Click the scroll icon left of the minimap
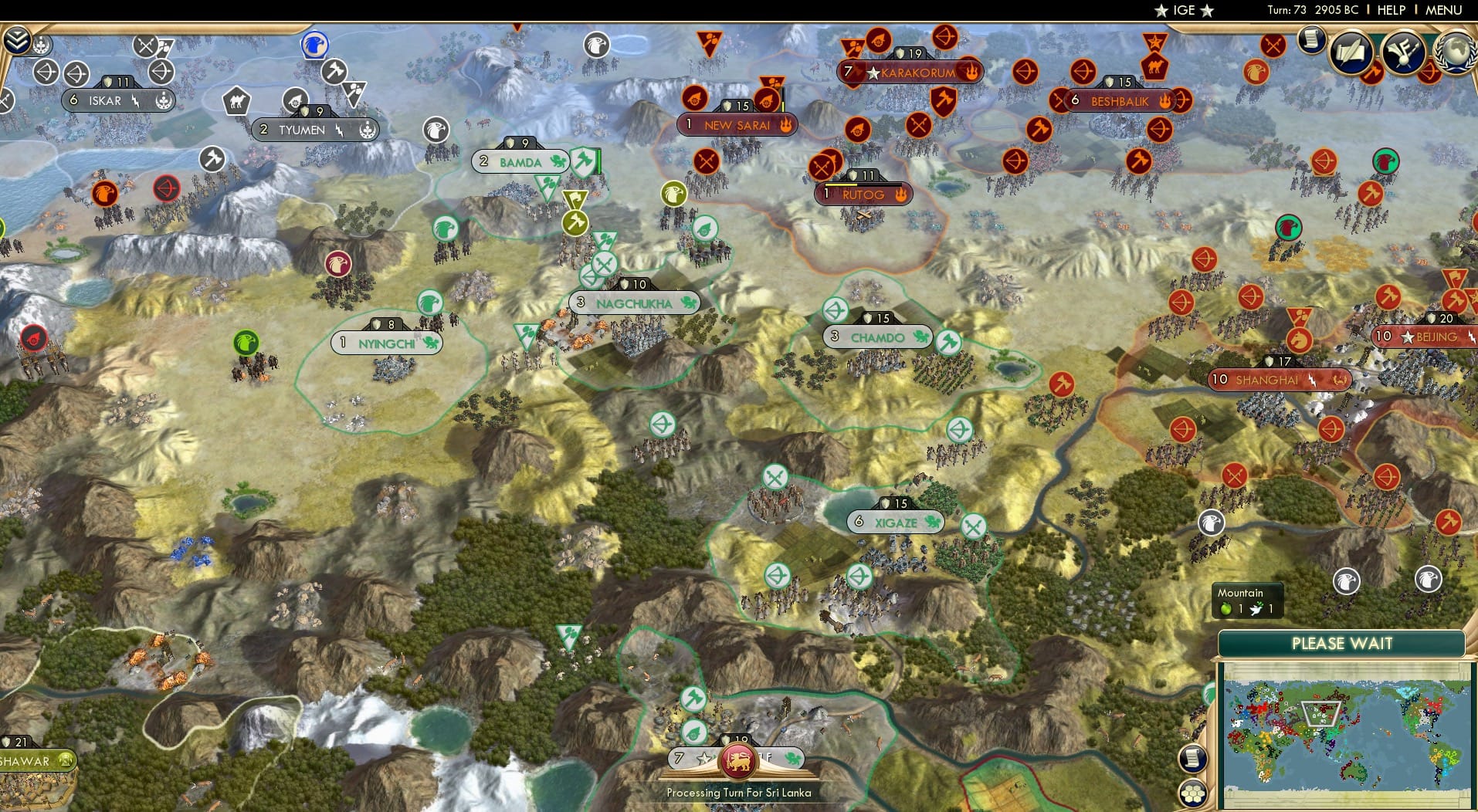Image resolution: width=1478 pixels, height=812 pixels. pos(1193,759)
